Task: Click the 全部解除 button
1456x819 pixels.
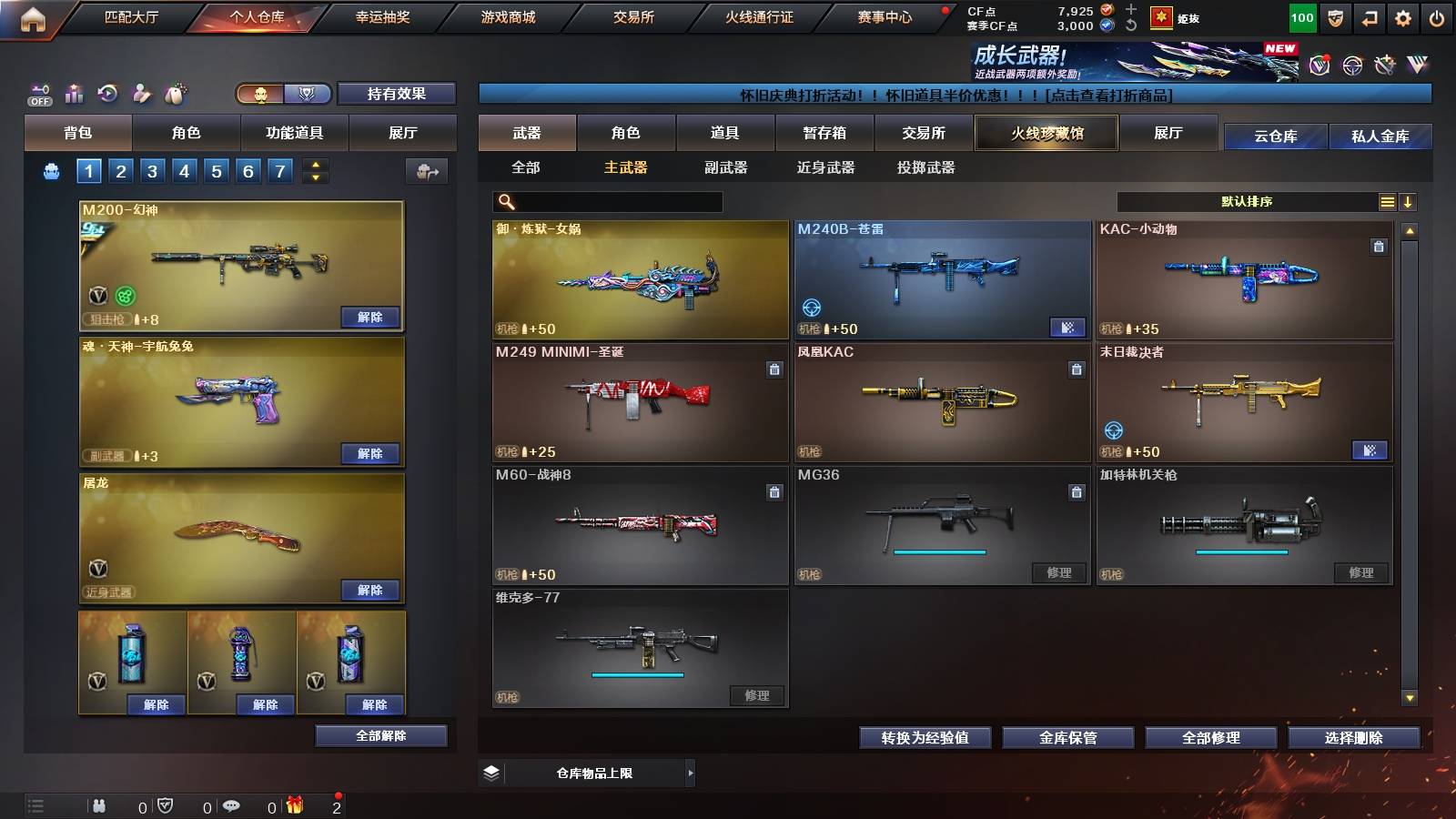Action: 379,735
